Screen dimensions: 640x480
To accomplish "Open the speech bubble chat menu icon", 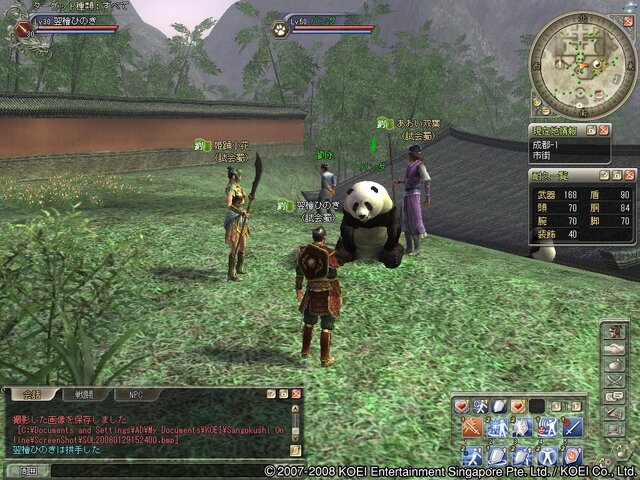I will pos(615,397).
